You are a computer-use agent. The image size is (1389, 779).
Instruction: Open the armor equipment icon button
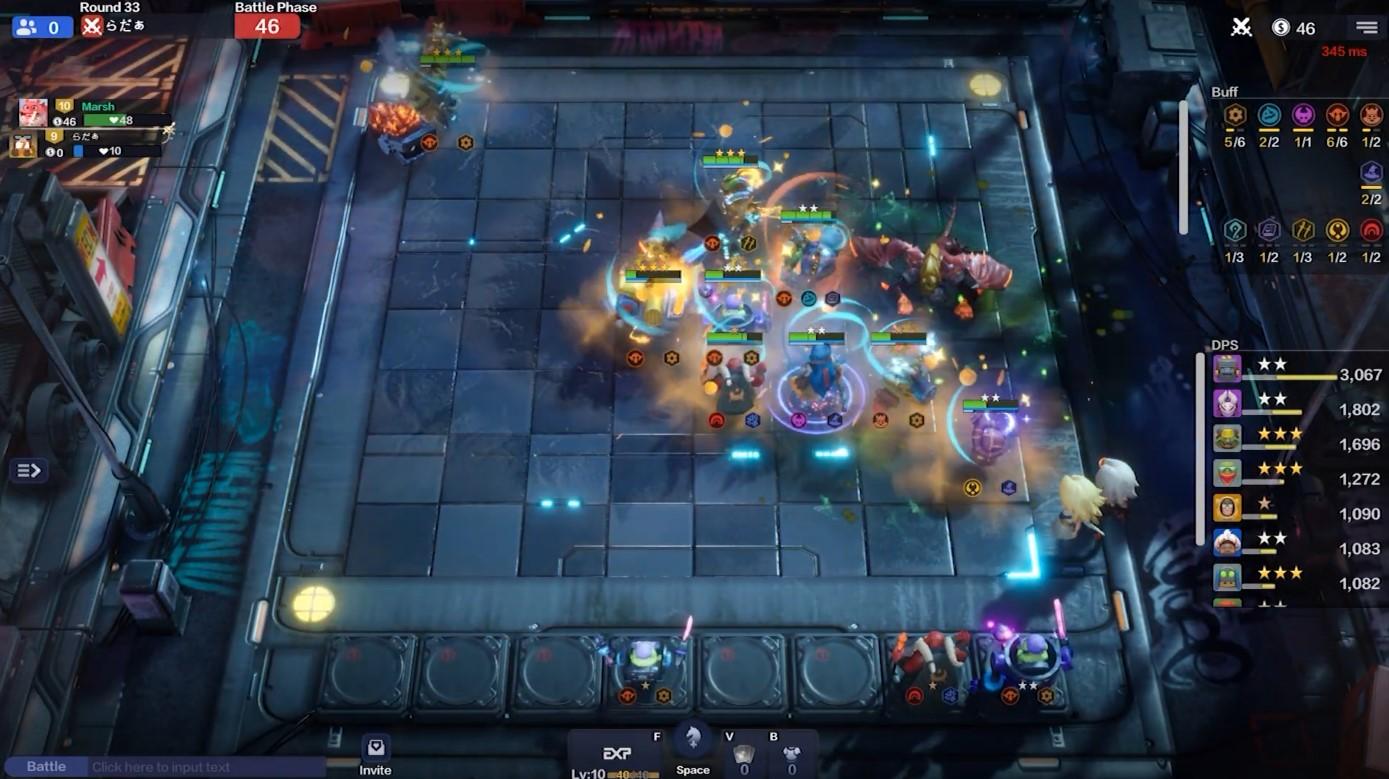[x=791, y=755]
